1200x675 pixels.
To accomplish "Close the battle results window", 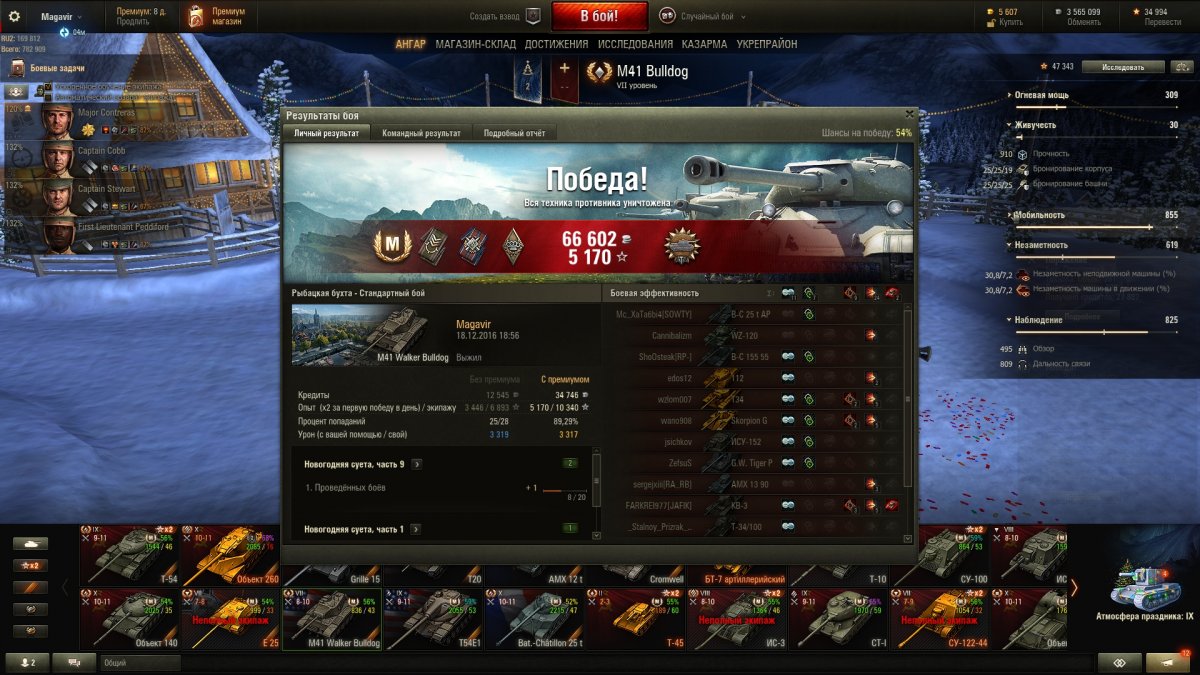I will pyautogui.click(x=909, y=114).
